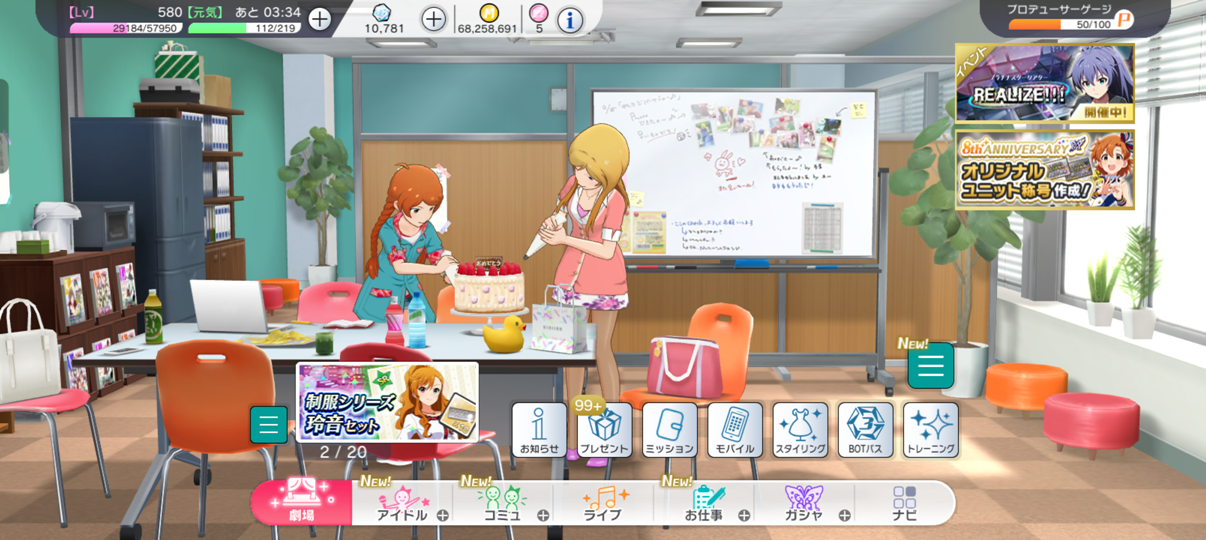Tap the blue info button in top bar
This screenshot has width=1206, height=540.
click(570, 19)
